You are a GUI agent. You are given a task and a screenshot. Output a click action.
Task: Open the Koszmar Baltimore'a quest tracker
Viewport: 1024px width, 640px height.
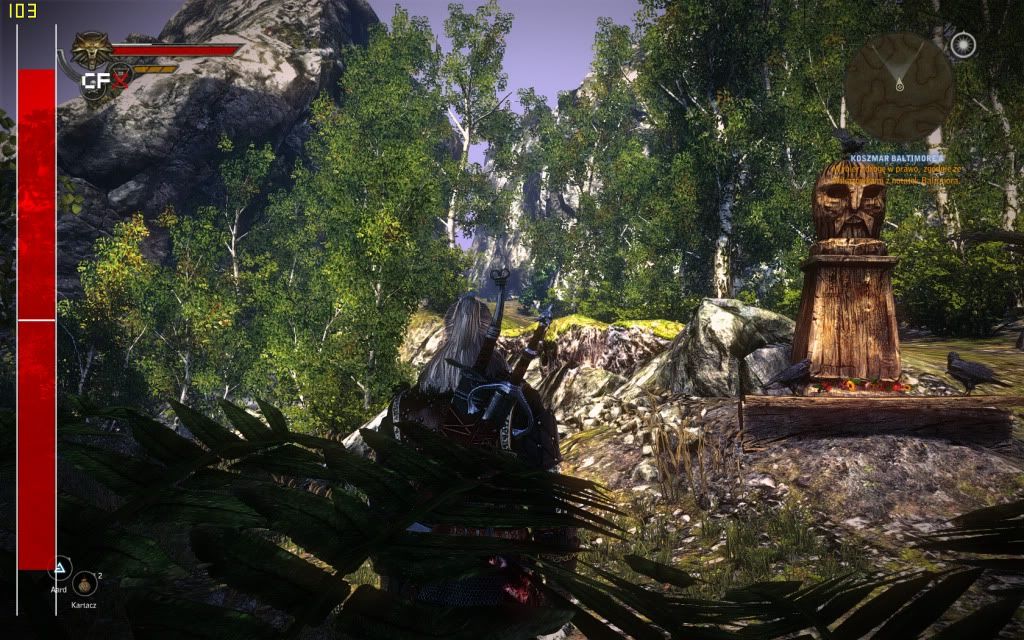point(895,158)
